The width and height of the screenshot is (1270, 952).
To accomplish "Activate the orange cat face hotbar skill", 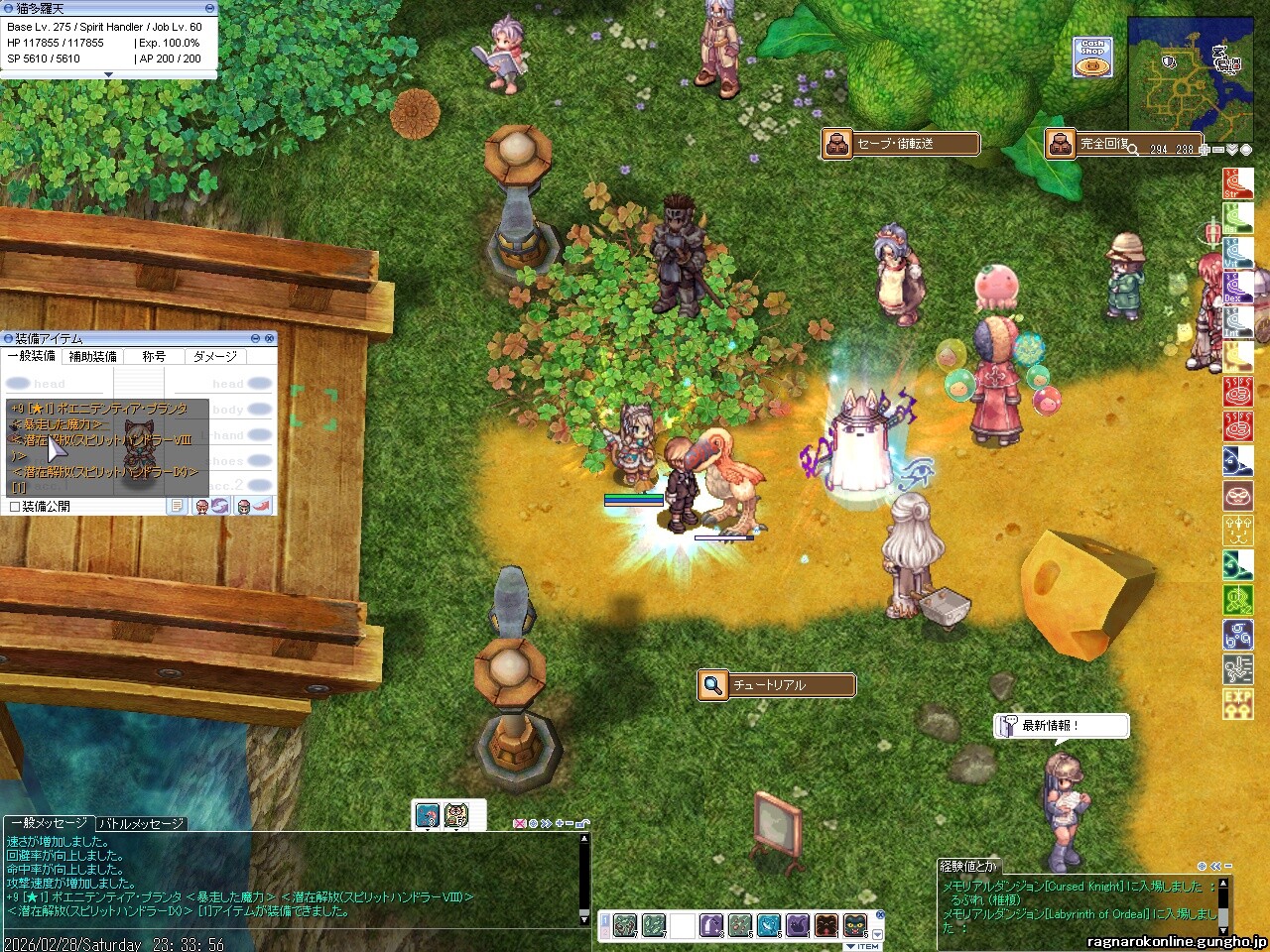I will (826, 926).
